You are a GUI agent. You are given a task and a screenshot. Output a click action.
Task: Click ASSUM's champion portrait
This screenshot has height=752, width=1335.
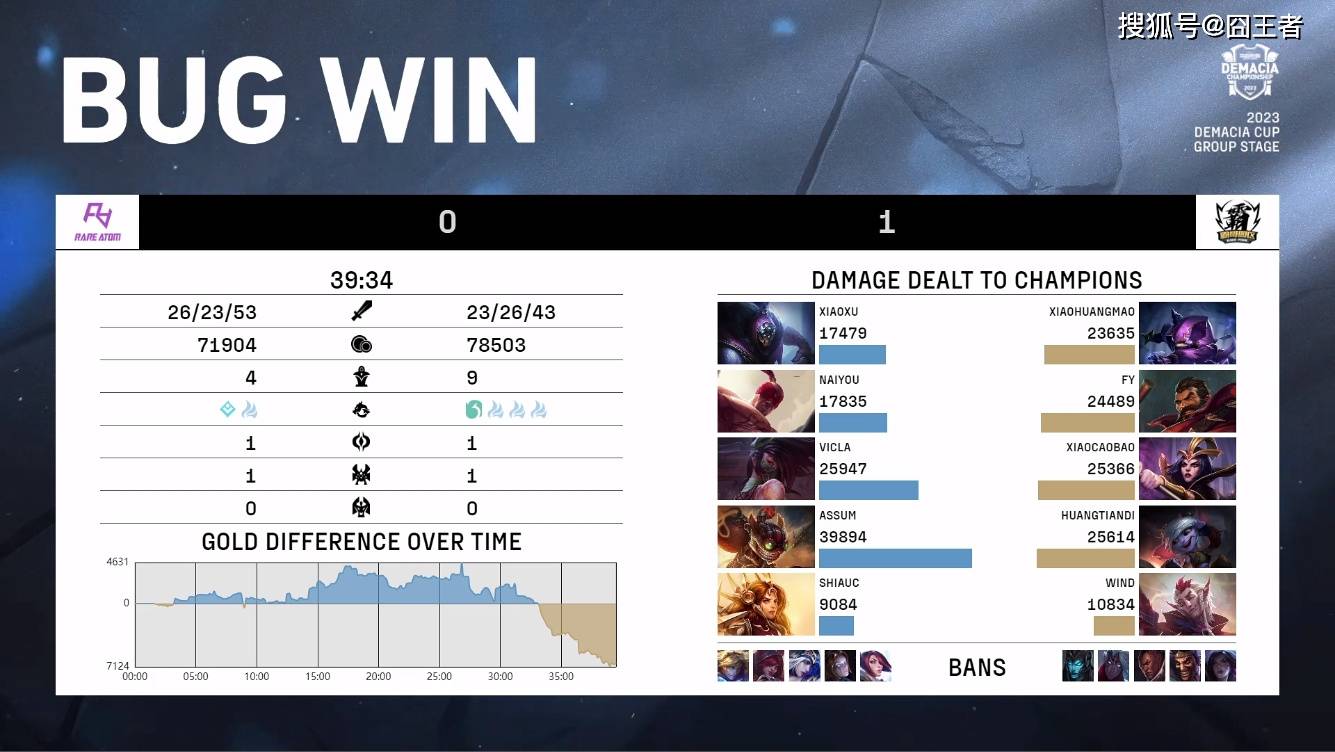point(766,537)
